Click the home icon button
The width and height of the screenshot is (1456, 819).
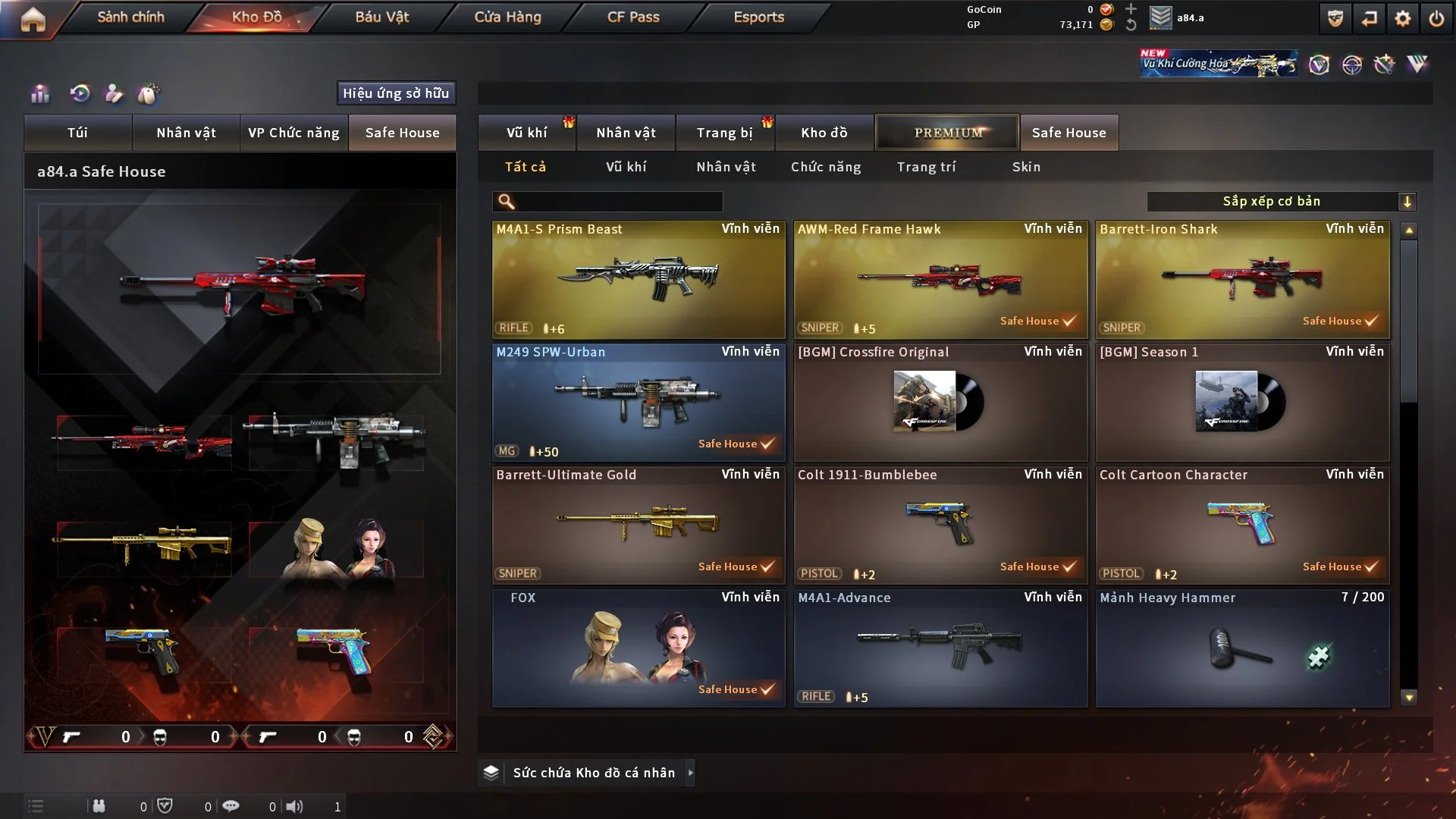pyautogui.click(x=33, y=19)
